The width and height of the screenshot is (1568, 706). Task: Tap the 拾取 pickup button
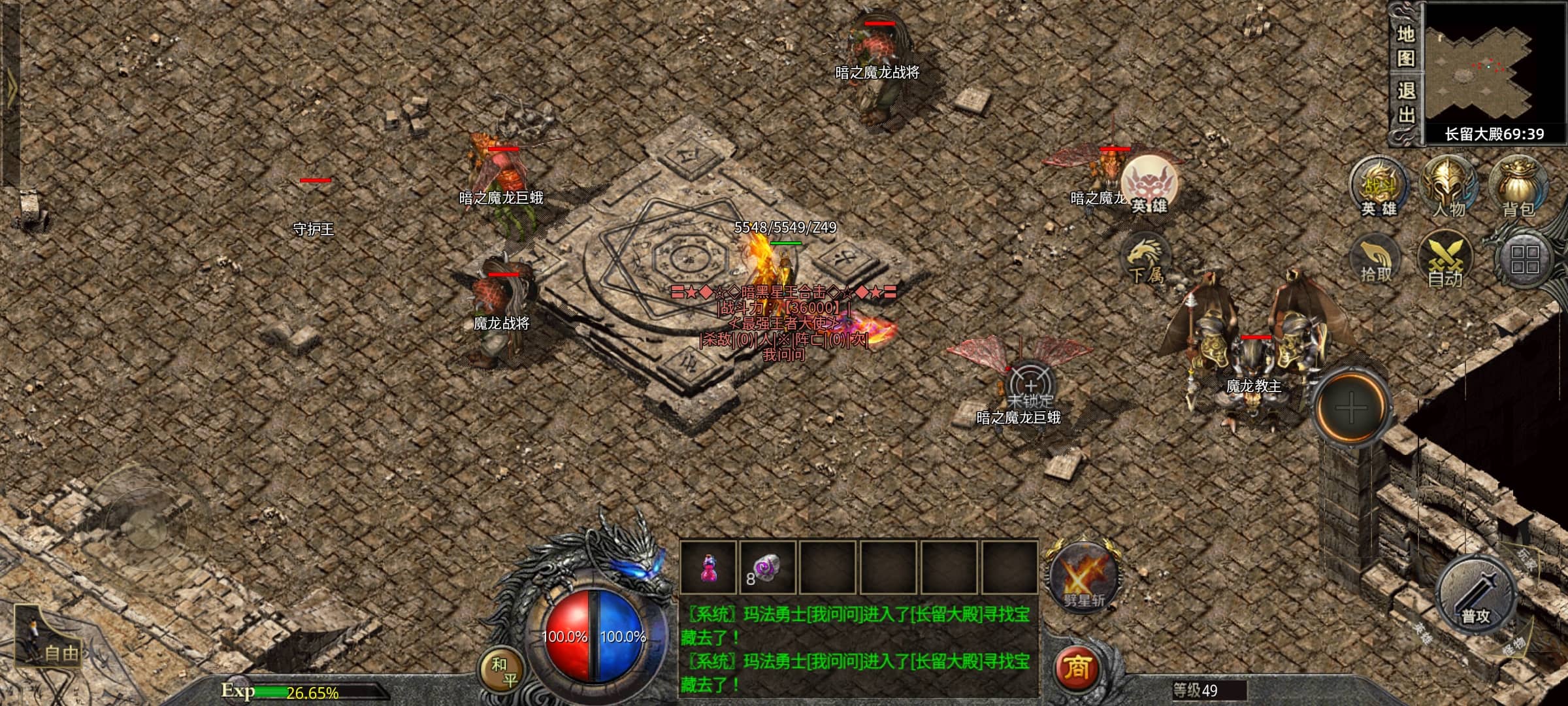[x=1376, y=261]
